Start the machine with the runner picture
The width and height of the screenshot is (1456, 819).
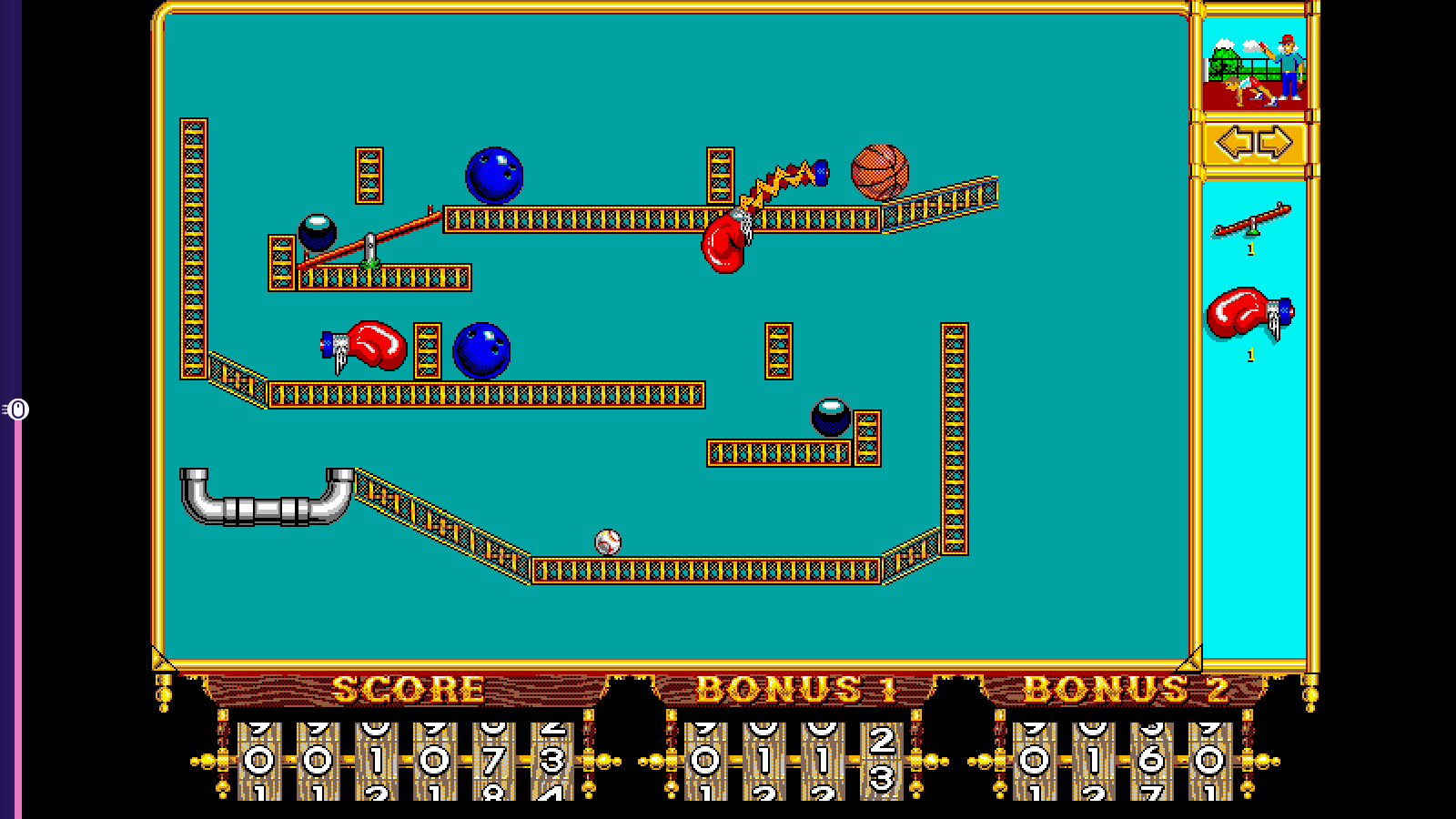(1254, 67)
